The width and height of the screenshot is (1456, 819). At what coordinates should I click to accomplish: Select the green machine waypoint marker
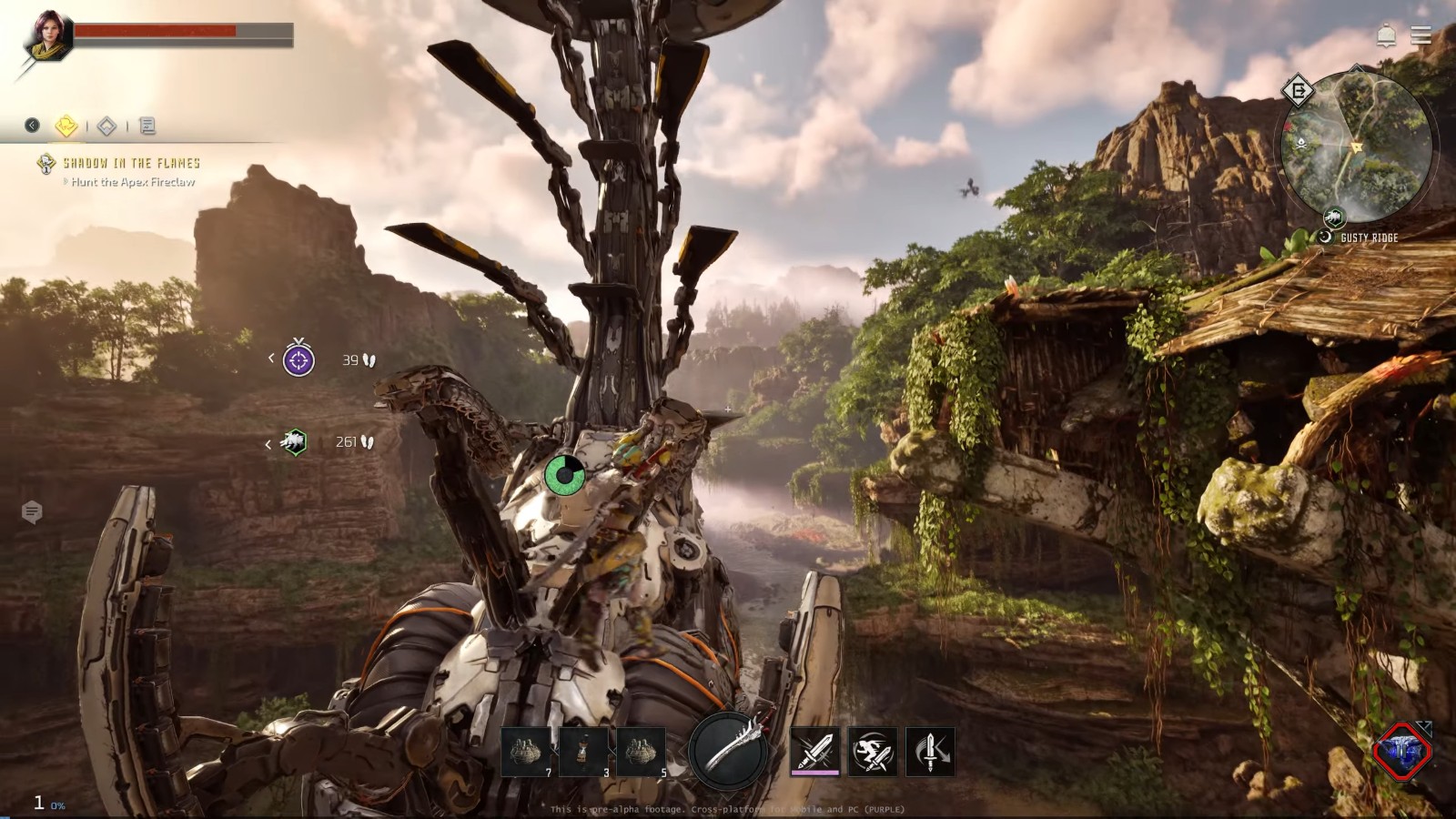point(294,442)
